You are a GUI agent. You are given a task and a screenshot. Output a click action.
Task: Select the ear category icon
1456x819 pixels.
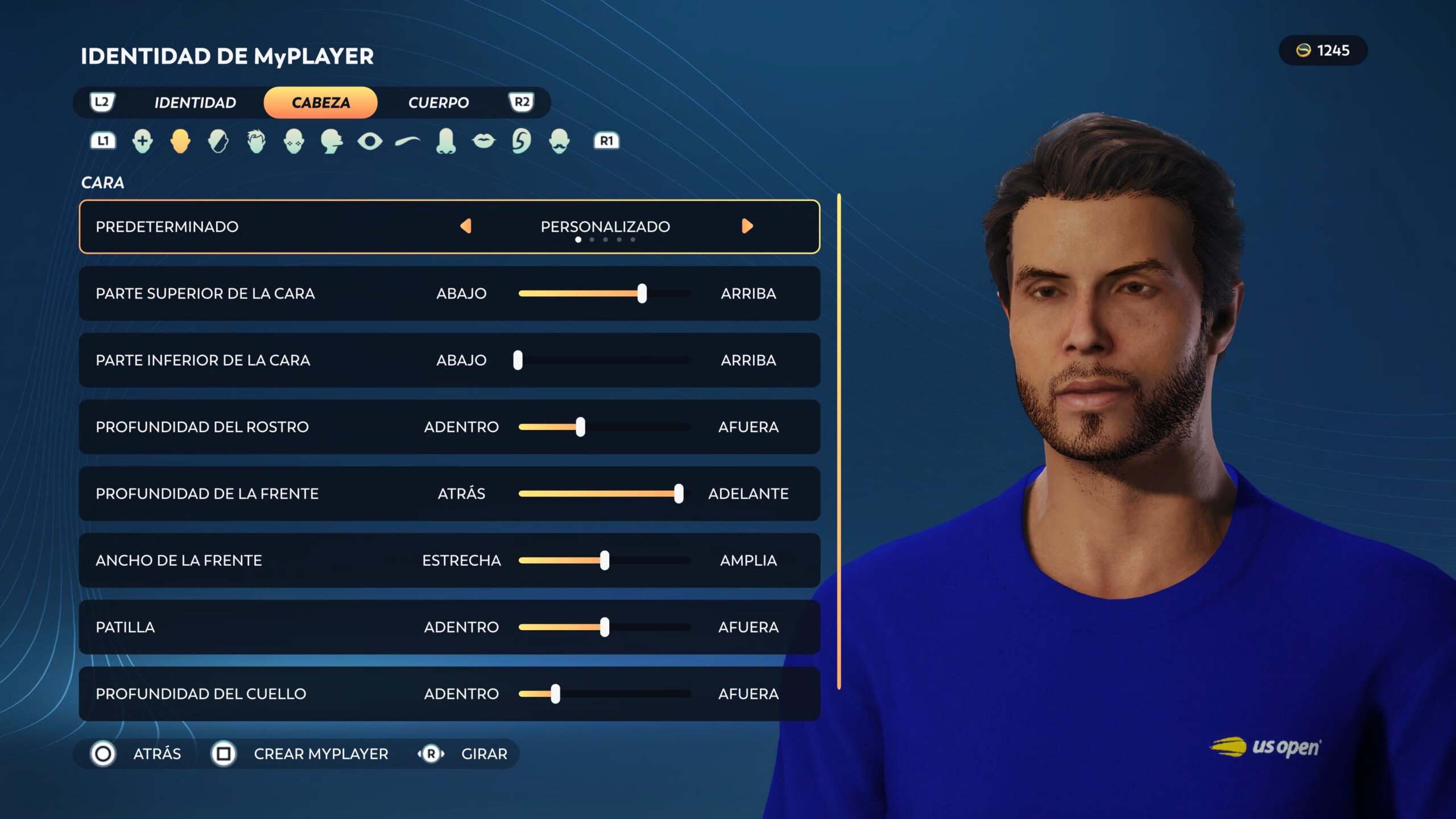(x=521, y=141)
